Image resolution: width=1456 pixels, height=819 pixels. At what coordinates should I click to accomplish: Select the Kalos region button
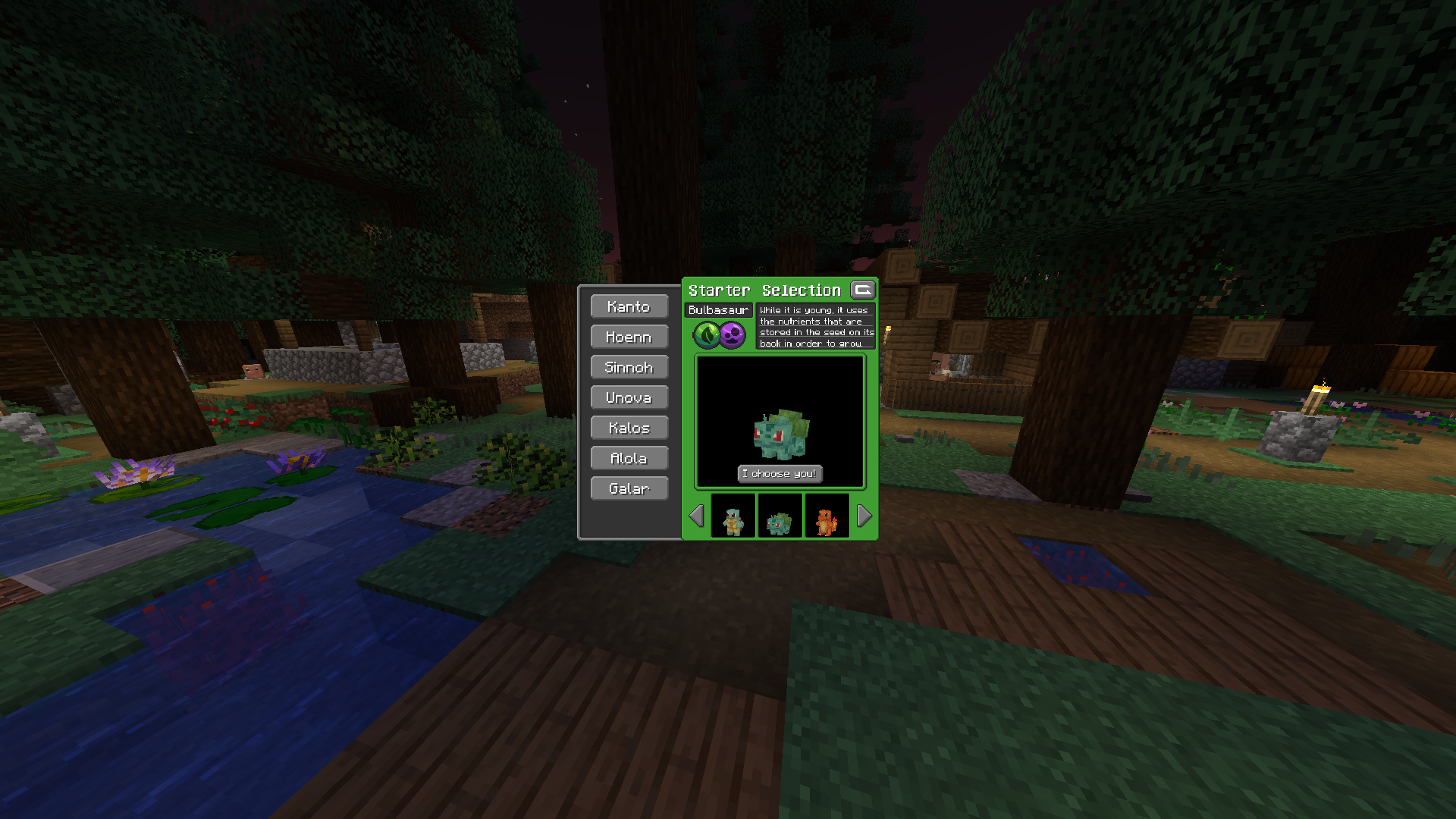tap(629, 428)
